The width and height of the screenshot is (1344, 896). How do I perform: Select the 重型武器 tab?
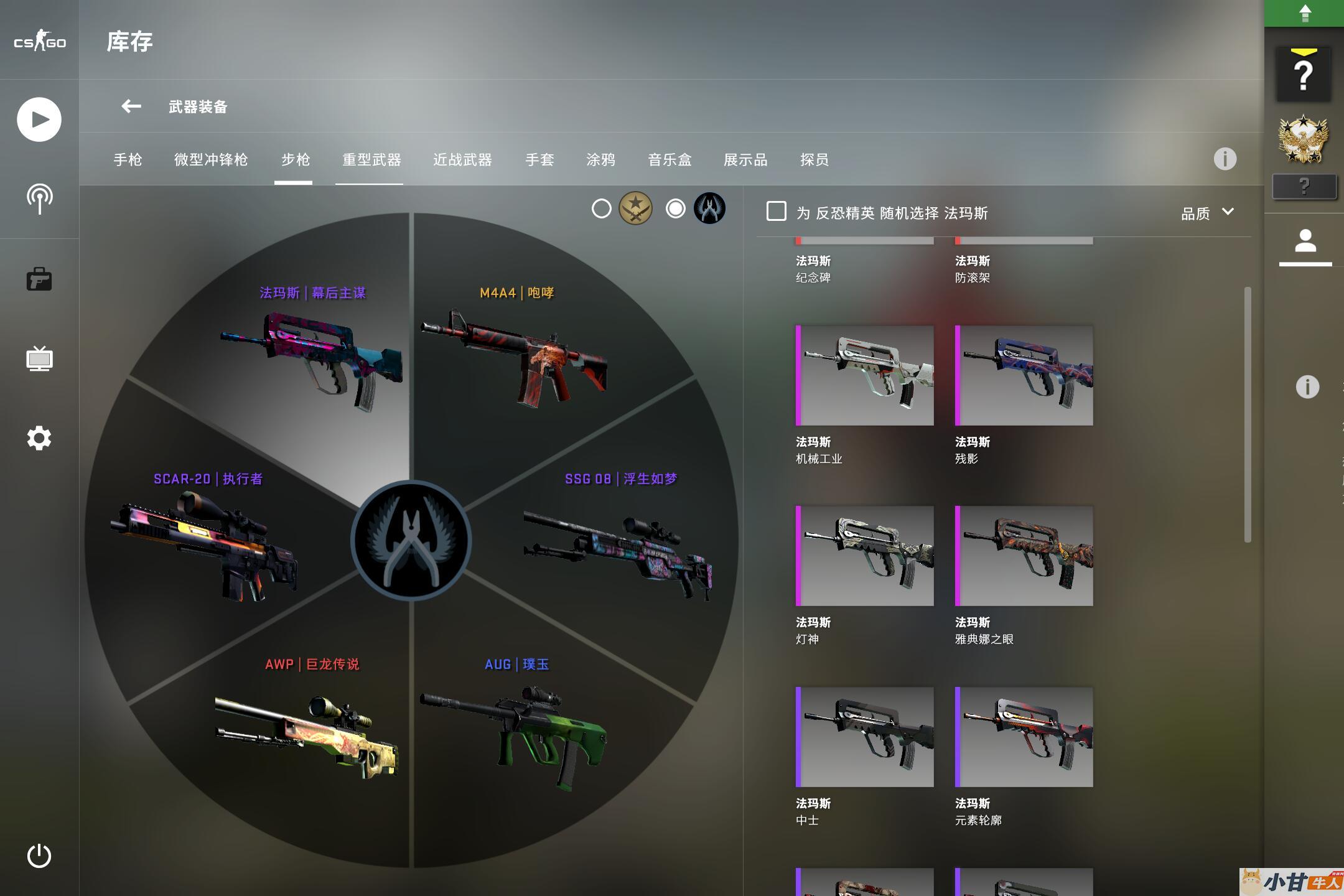click(371, 160)
